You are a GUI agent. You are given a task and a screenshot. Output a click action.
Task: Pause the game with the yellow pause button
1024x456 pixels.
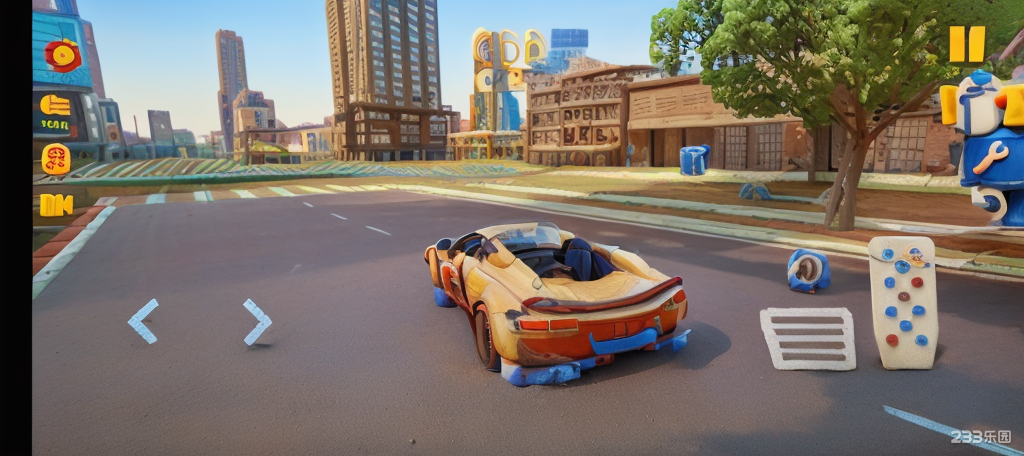coord(967,44)
